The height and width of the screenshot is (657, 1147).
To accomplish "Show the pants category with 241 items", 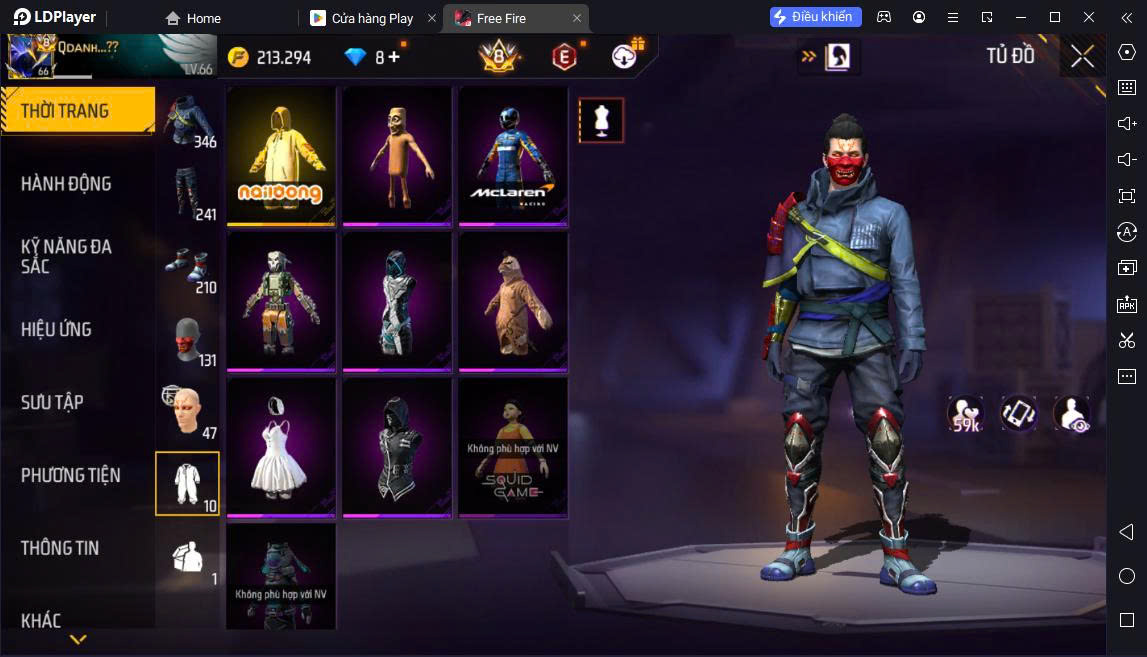I will click(187, 193).
